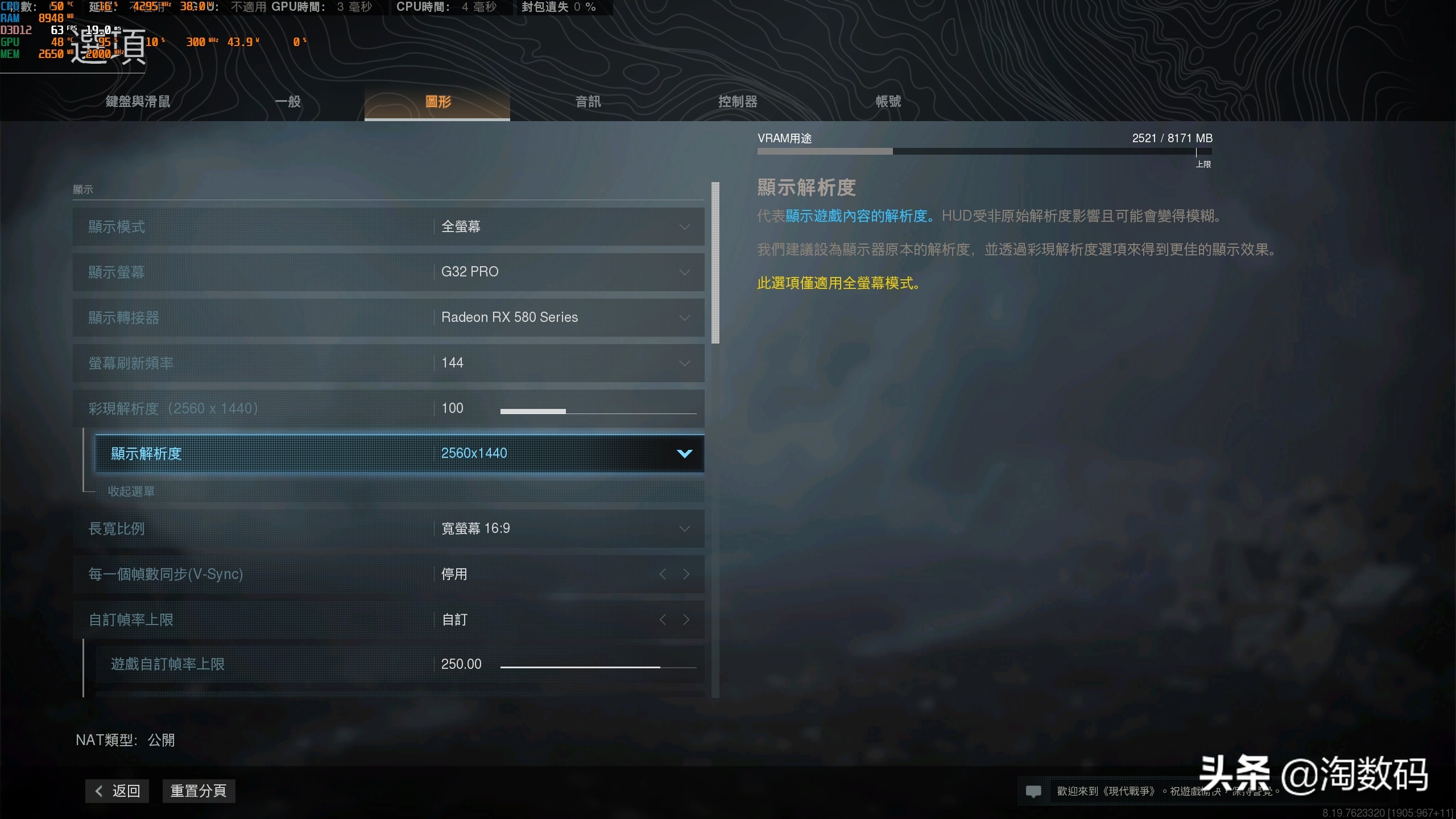Switch to the 音訊 settings tab
The image size is (1456, 819).
click(x=587, y=101)
